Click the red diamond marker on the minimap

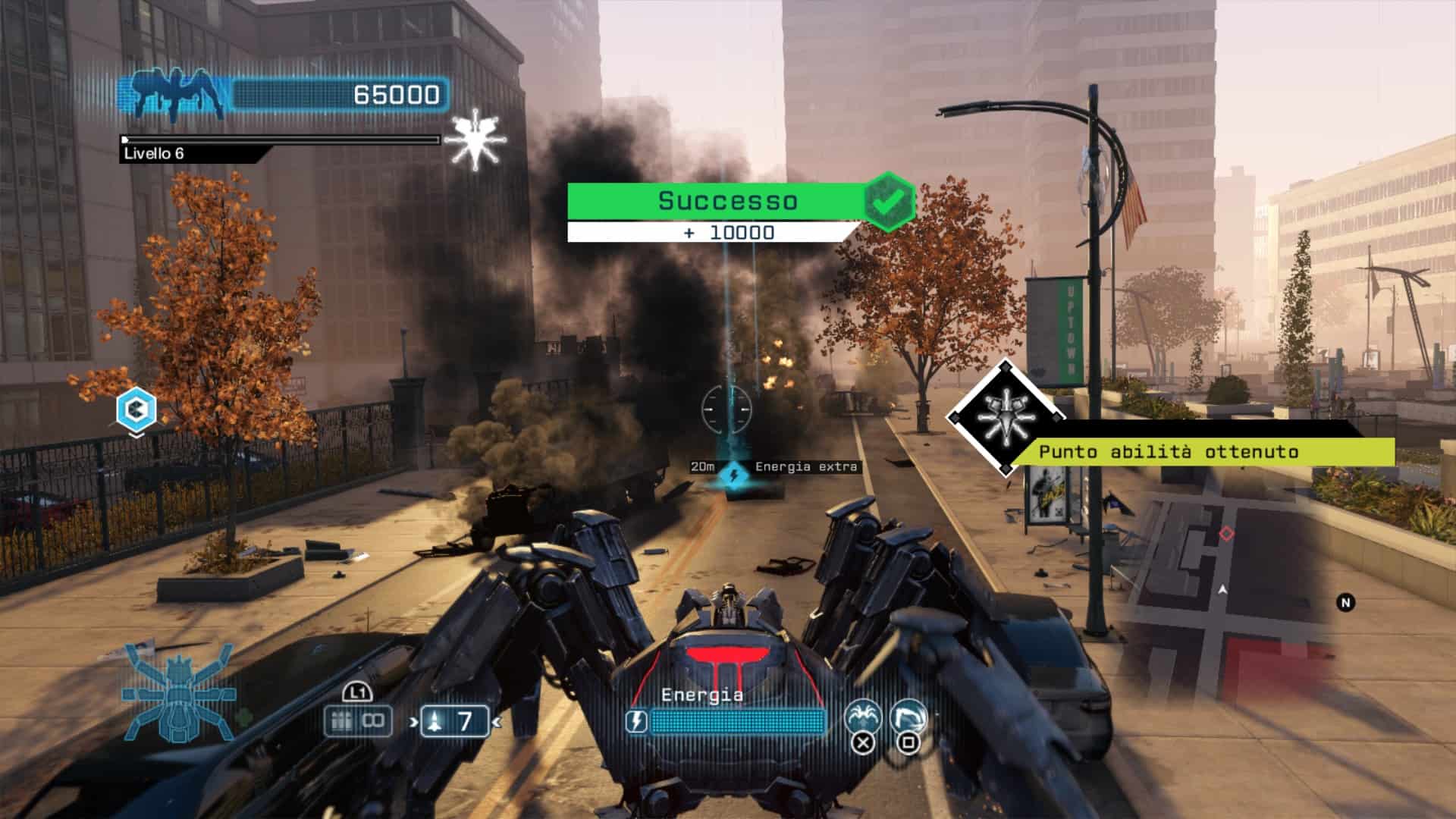coord(1226,534)
